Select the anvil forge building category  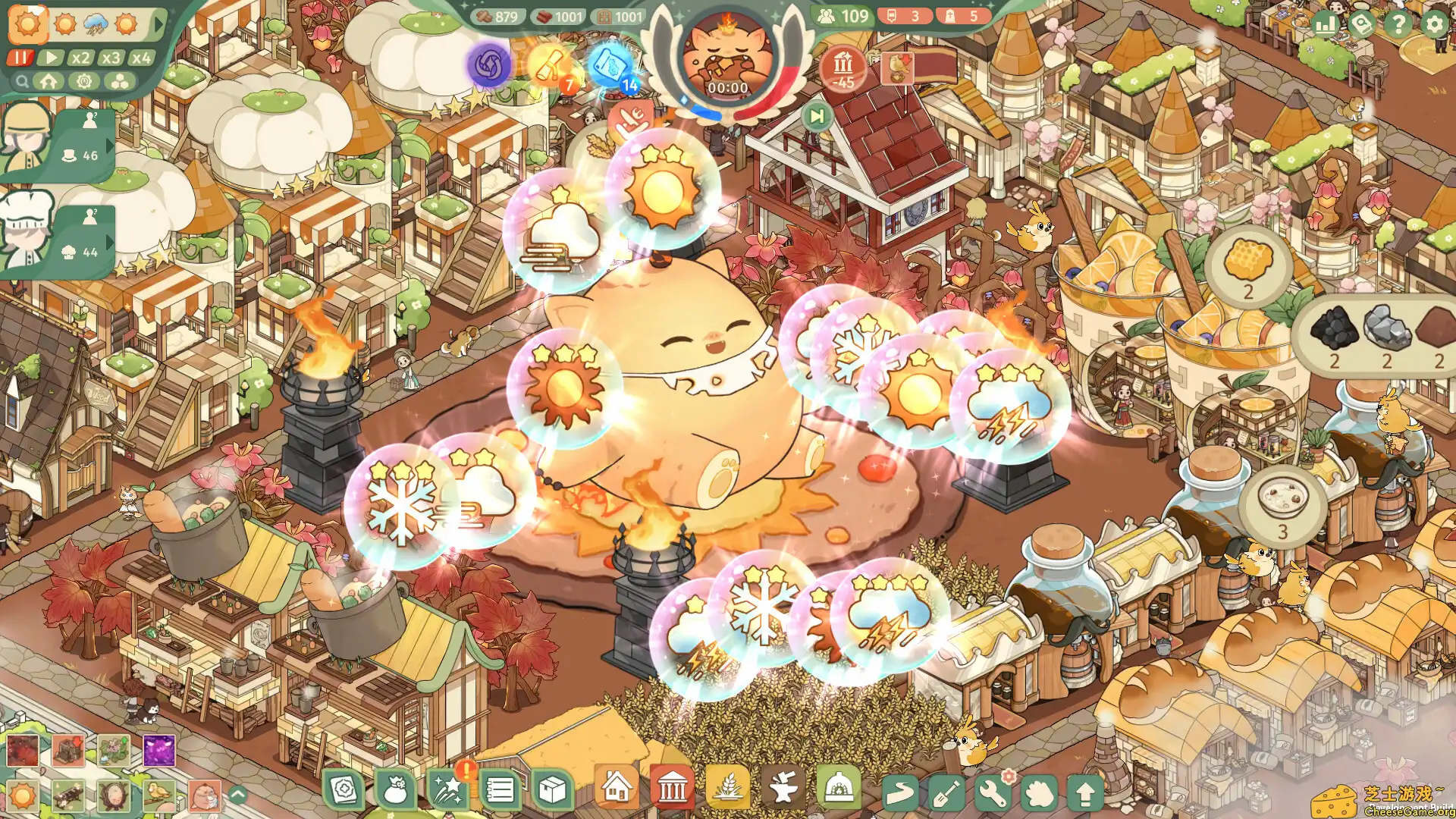pos(783,789)
